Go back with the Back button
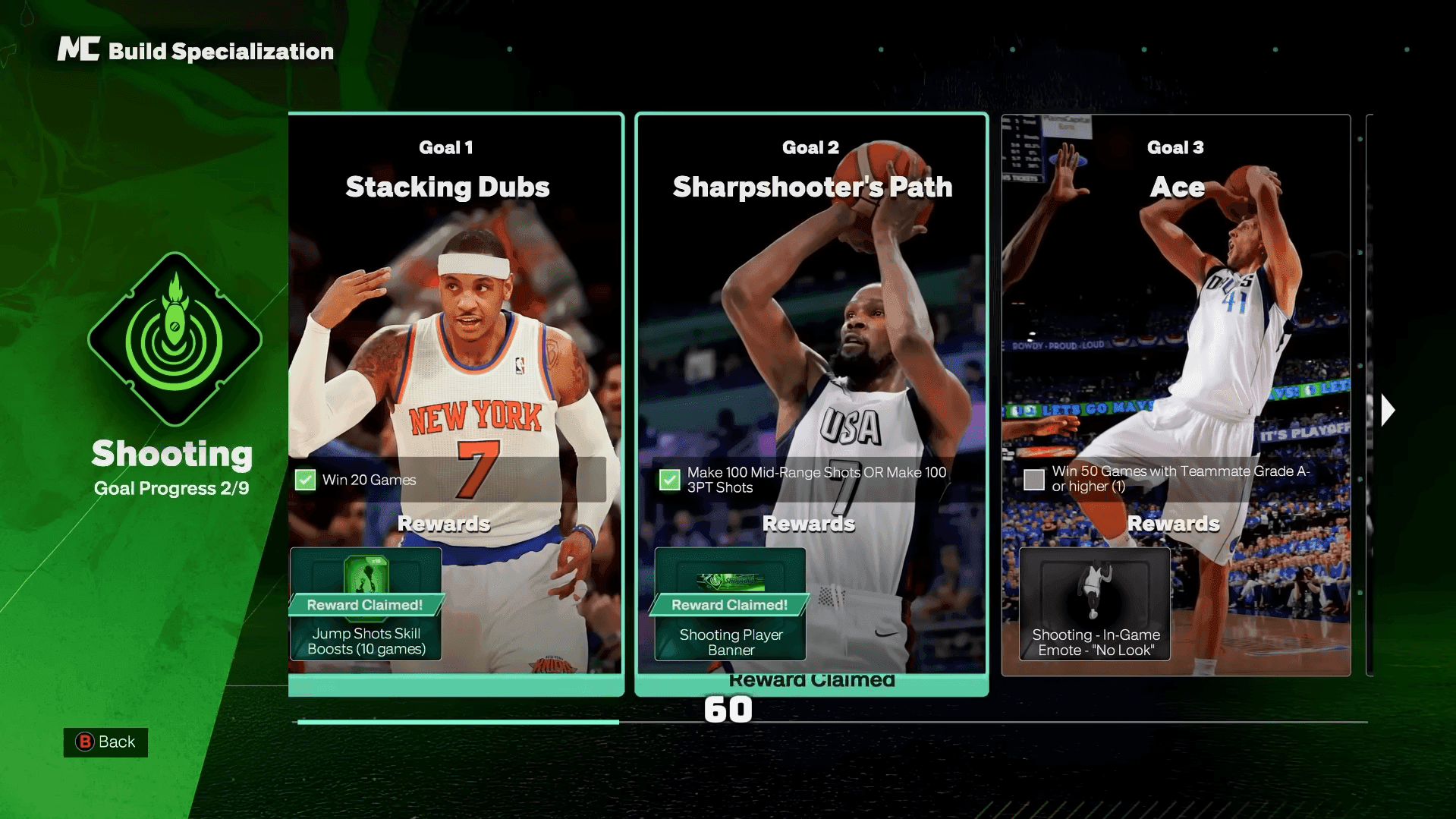The image size is (1456, 819). point(105,742)
